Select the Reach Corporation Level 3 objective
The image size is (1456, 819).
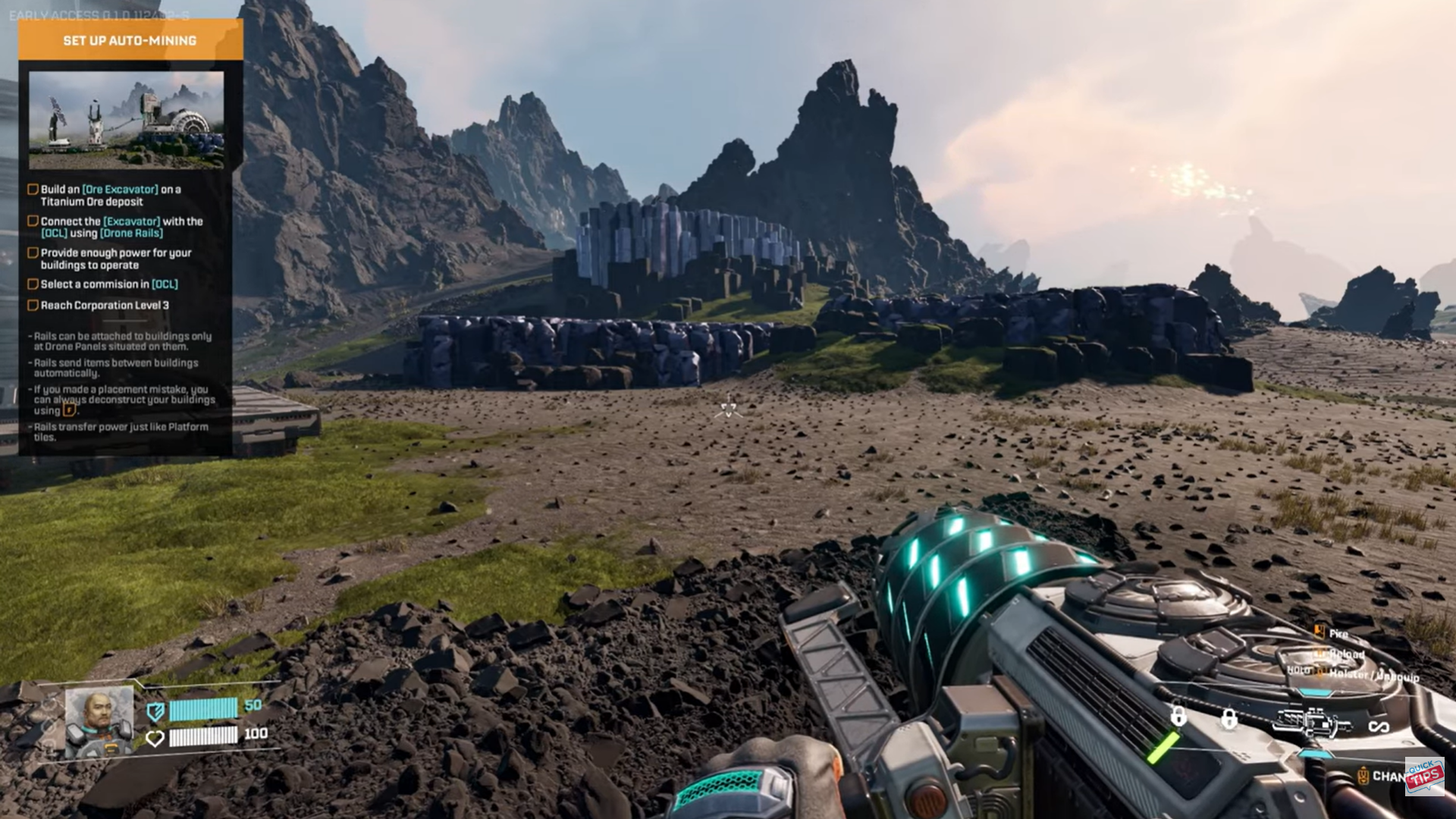[105, 306]
